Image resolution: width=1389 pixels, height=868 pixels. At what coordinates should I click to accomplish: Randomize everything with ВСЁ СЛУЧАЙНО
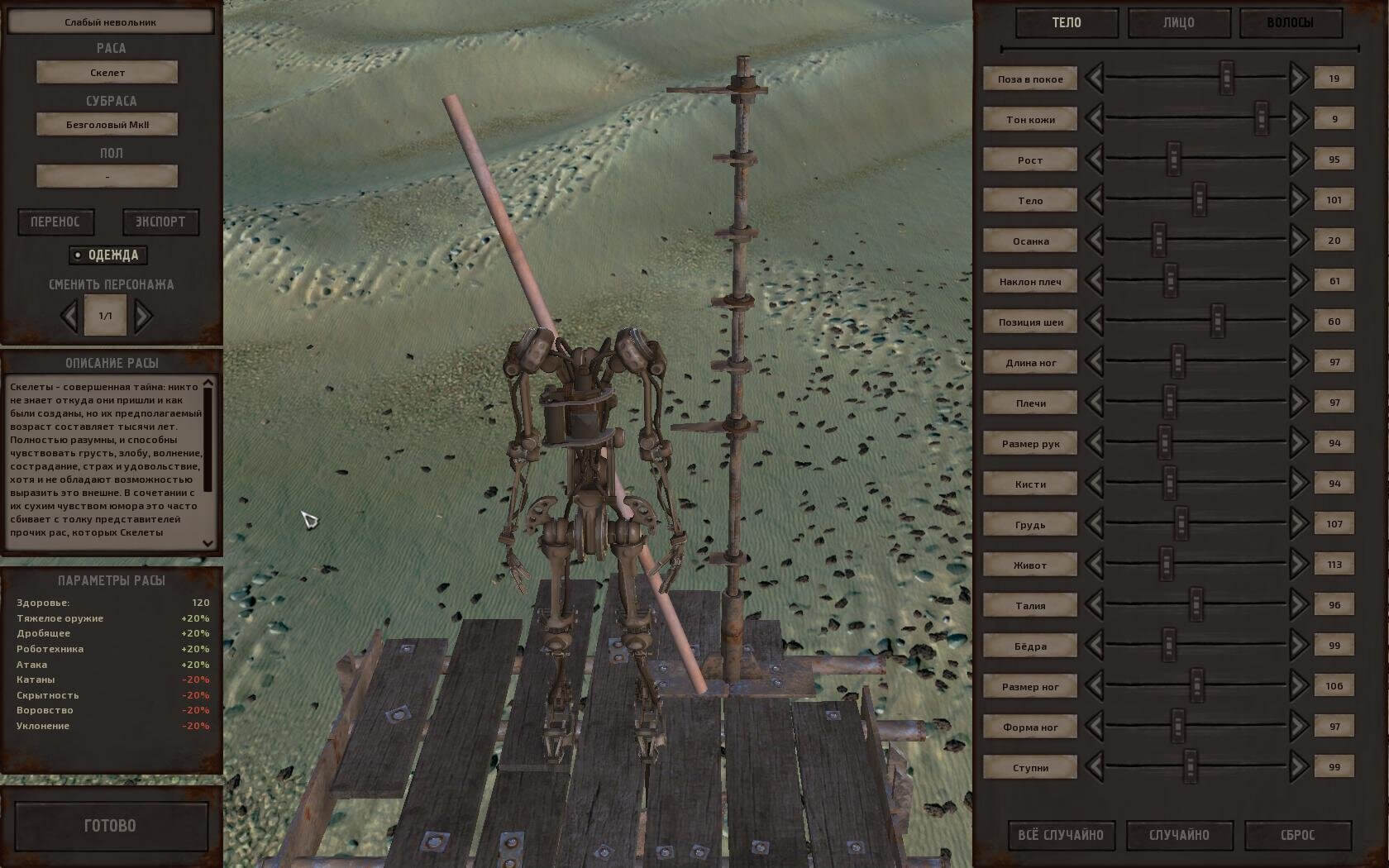(1061, 835)
